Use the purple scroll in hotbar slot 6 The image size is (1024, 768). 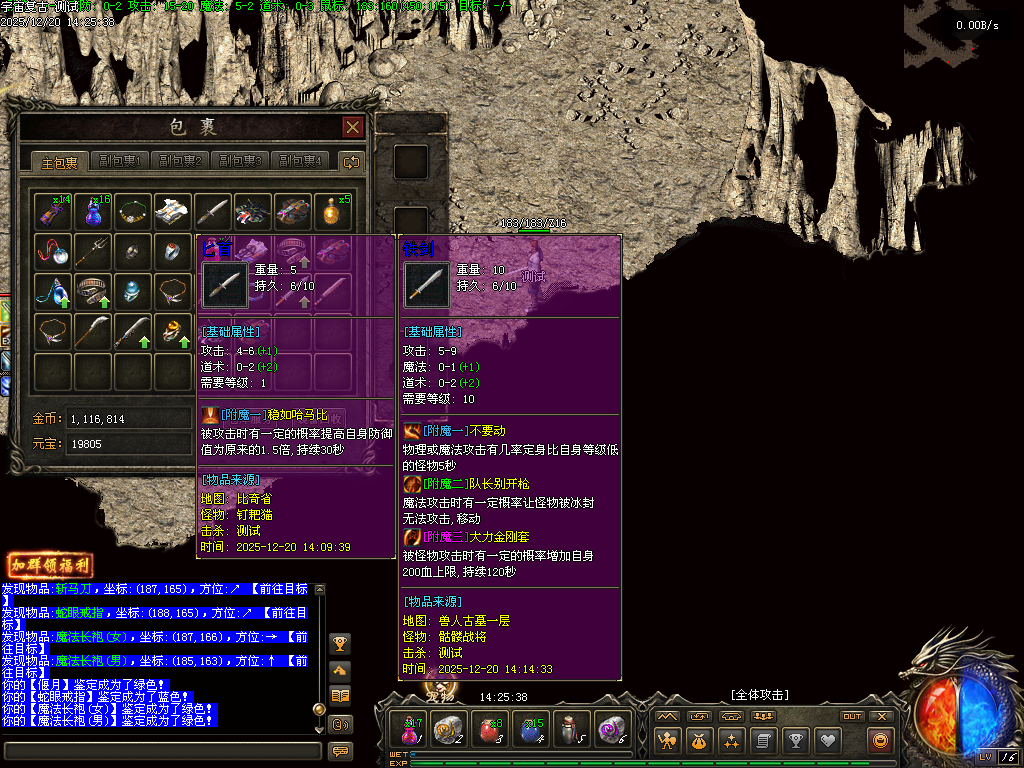pyautogui.click(x=611, y=730)
